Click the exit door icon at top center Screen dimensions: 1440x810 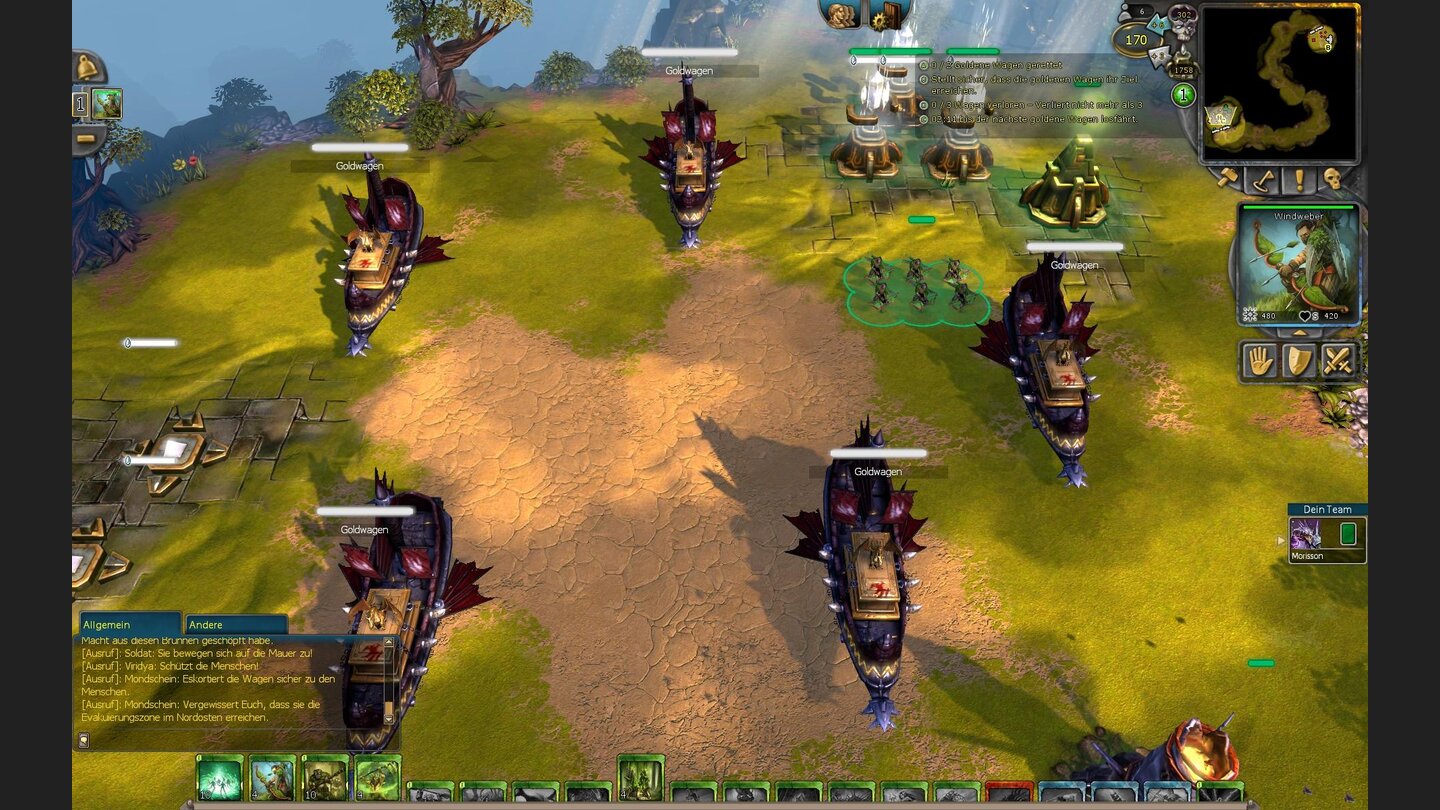click(893, 17)
